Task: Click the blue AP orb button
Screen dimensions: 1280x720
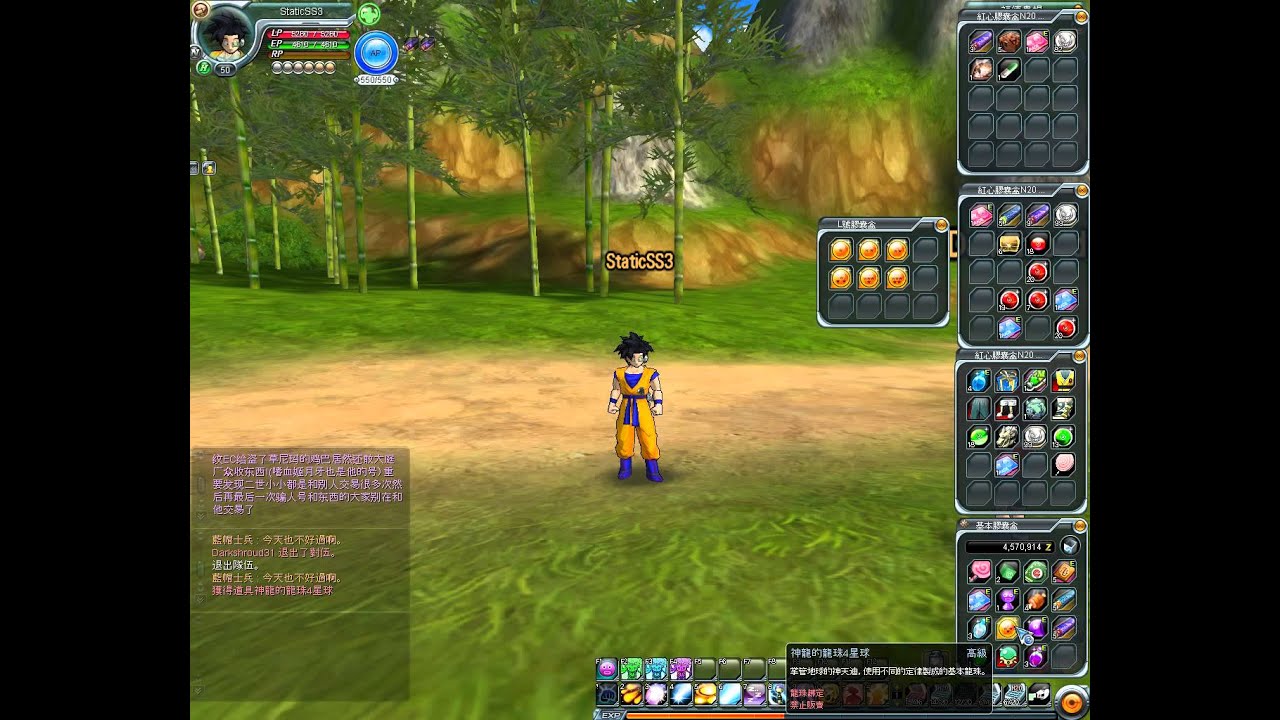Action: (x=376, y=53)
